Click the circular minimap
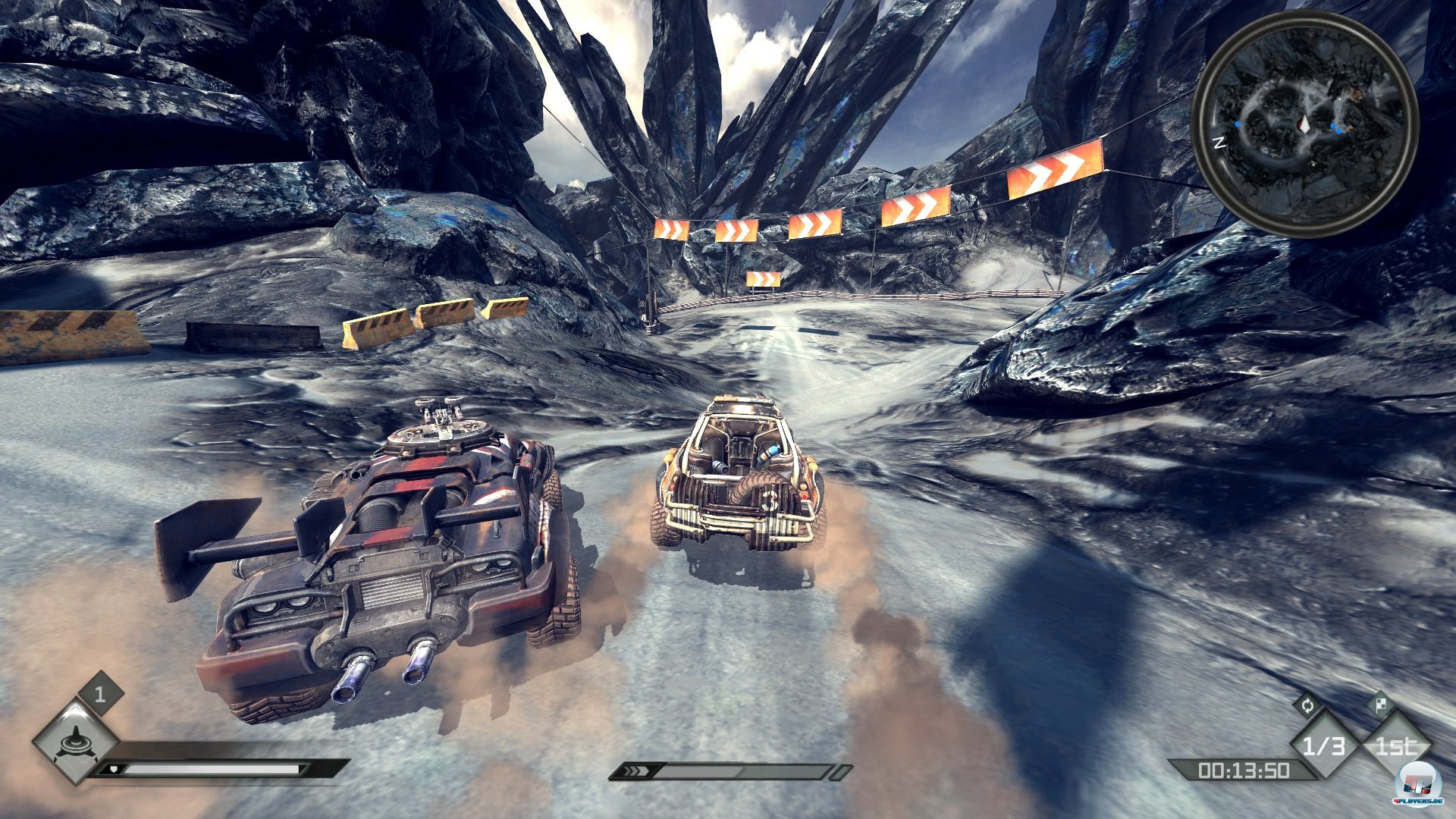The image size is (1456, 819). coord(1304,124)
